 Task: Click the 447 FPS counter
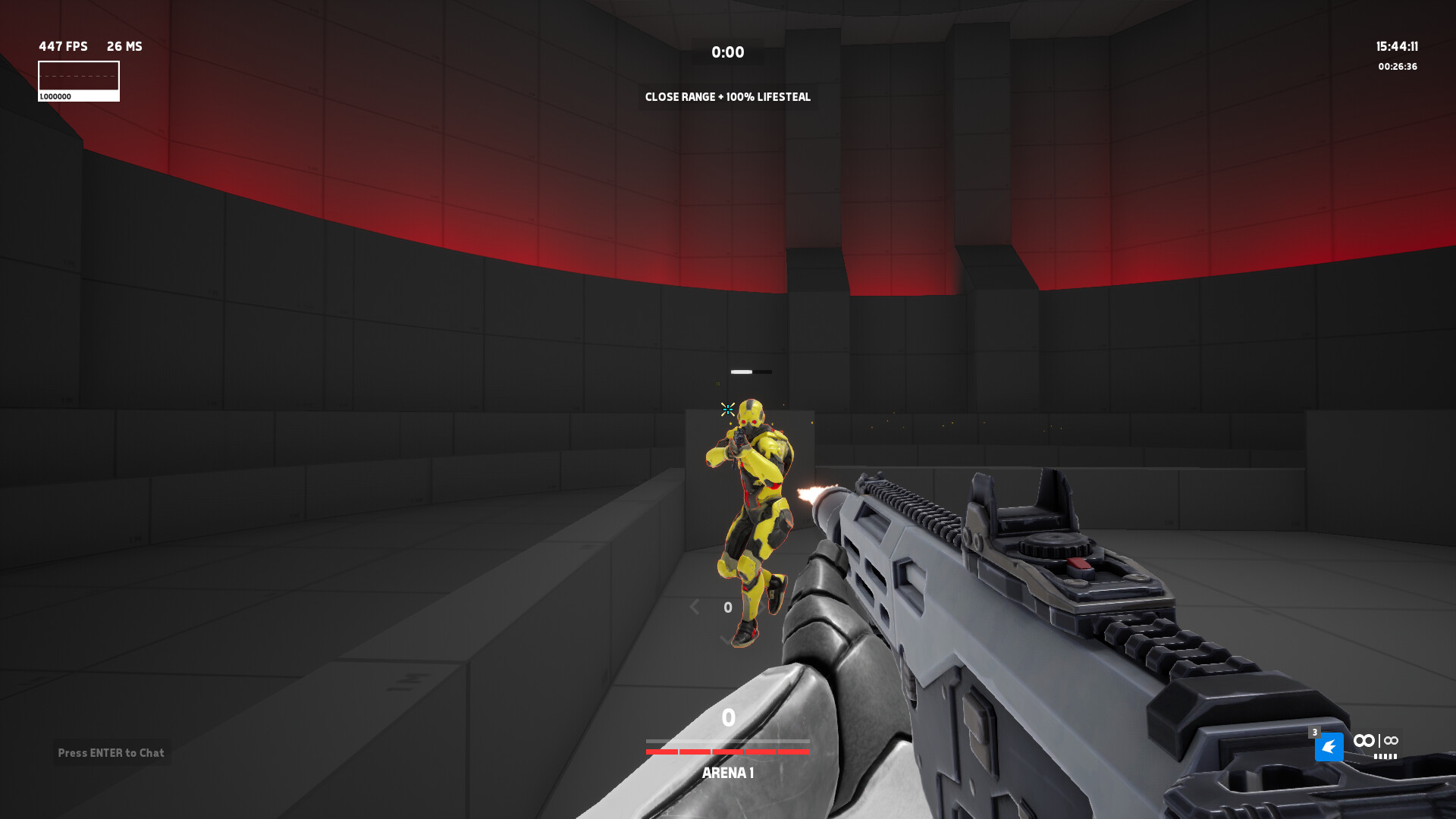tap(62, 46)
